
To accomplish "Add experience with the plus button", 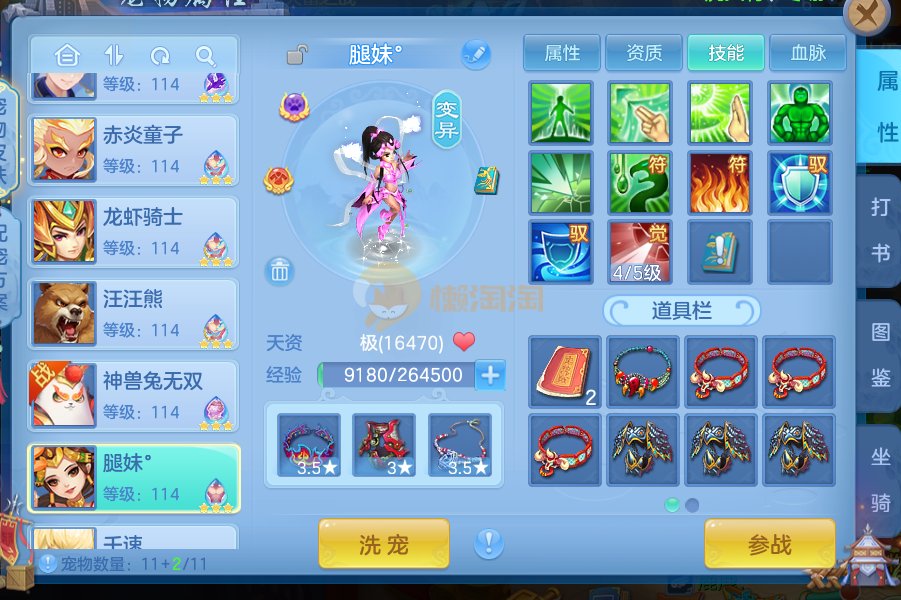I will click(490, 375).
